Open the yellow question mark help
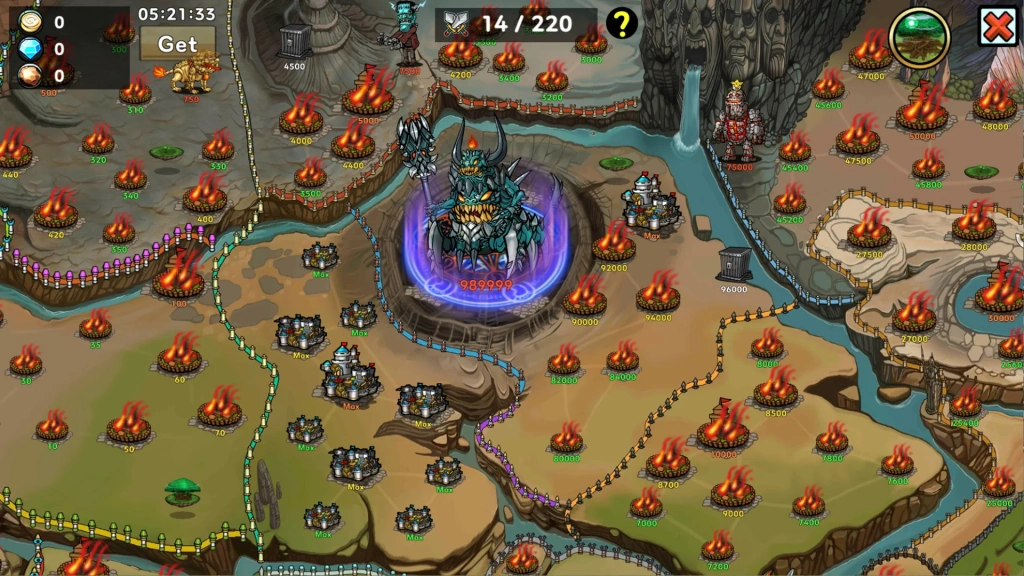 (622, 23)
